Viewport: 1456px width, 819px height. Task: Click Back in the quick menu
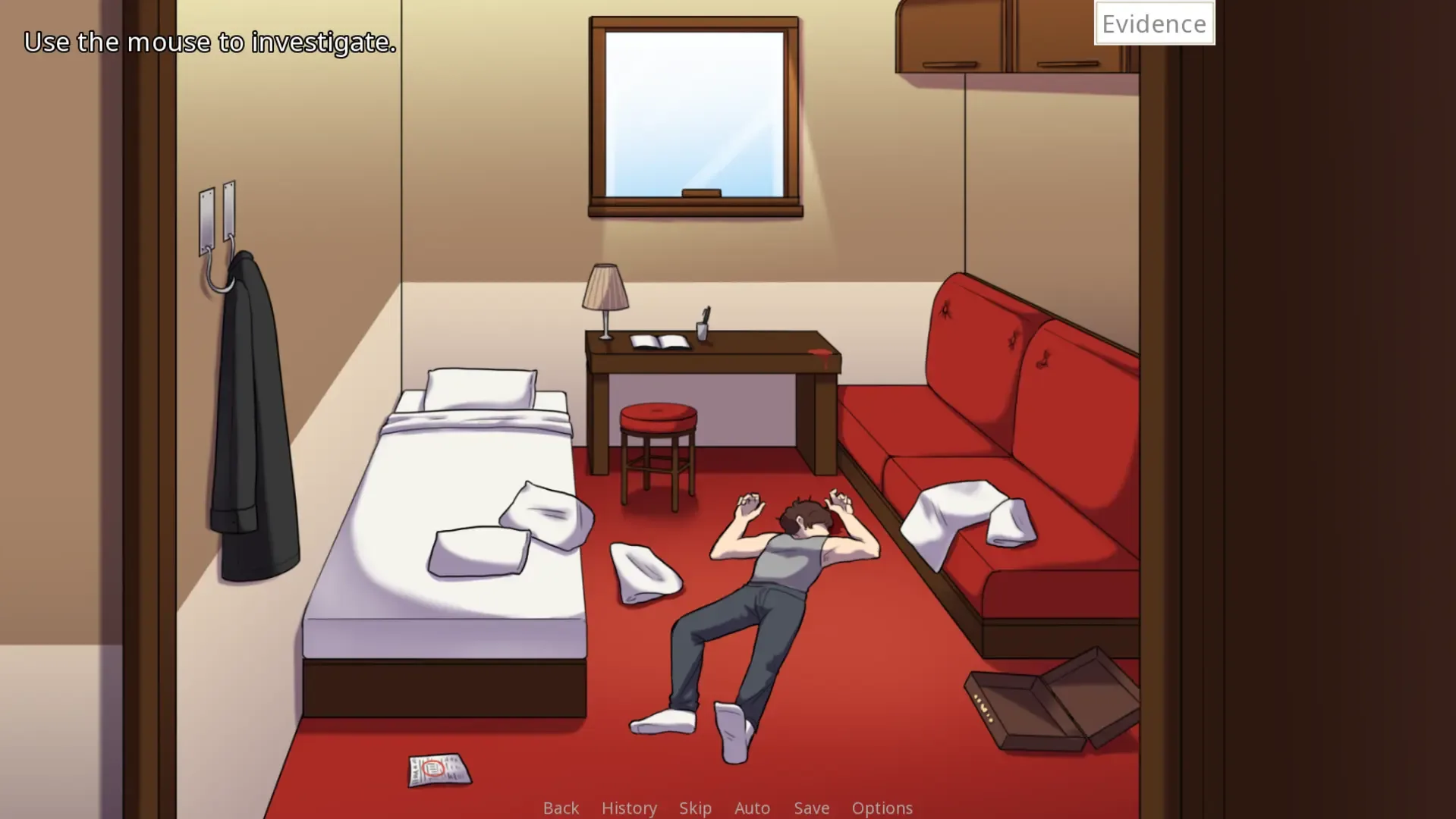[x=560, y=808]
